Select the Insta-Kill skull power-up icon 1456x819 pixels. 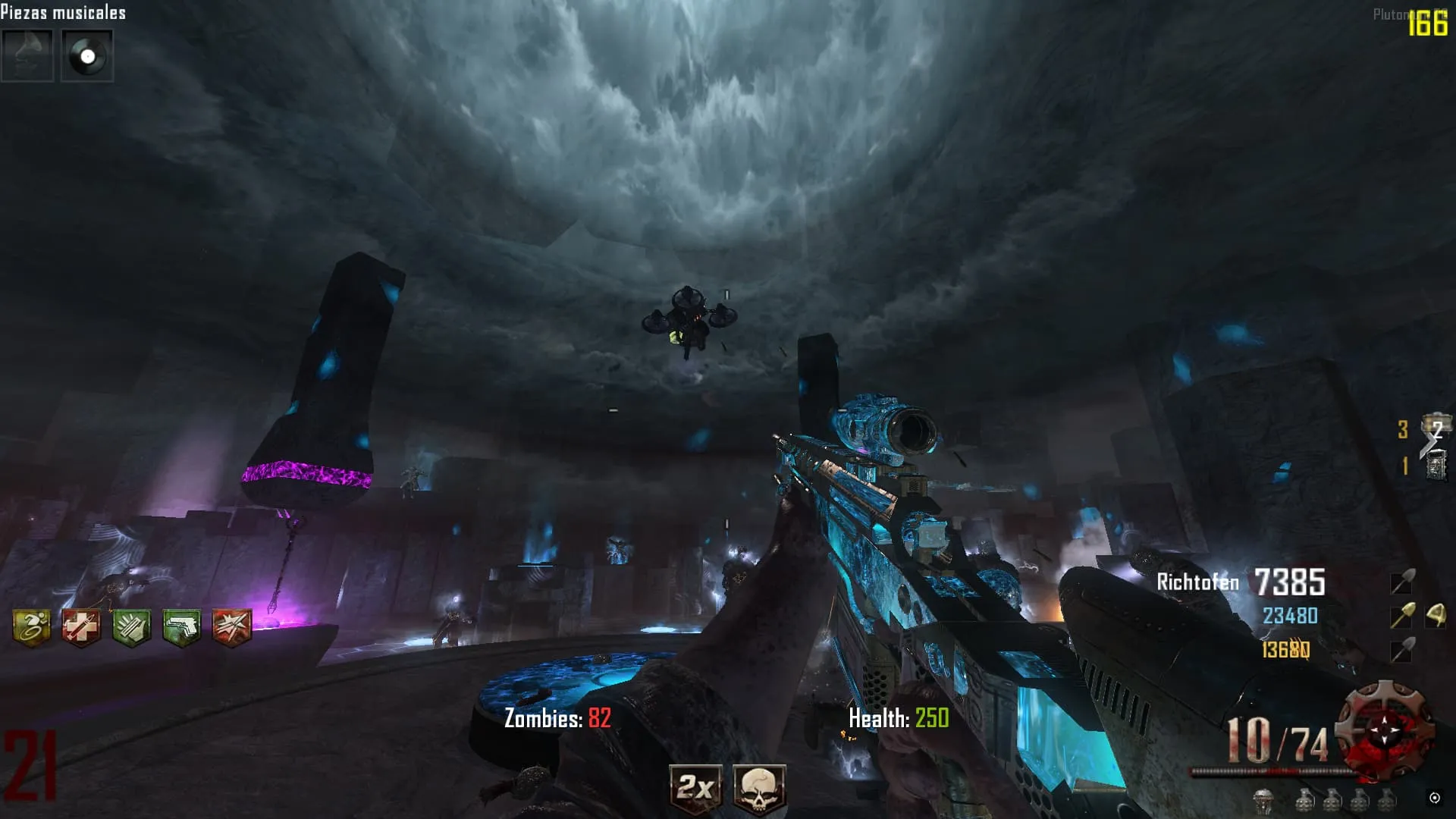pos(759,789)
